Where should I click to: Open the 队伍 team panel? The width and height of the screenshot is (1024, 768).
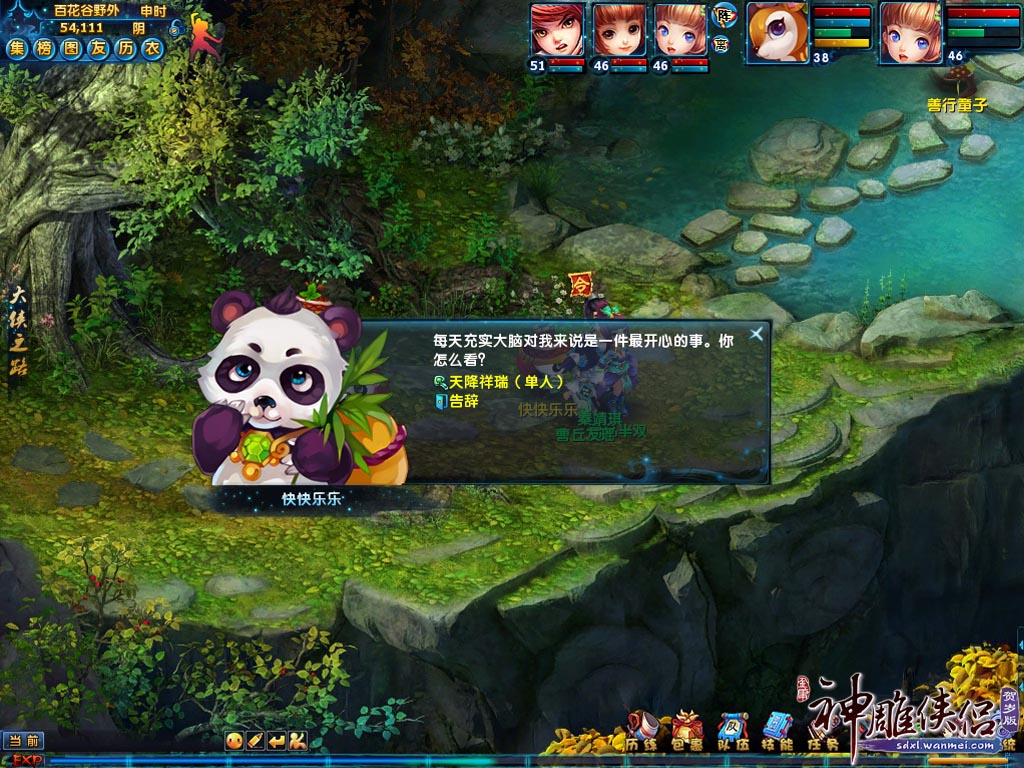tap(733, 732)
